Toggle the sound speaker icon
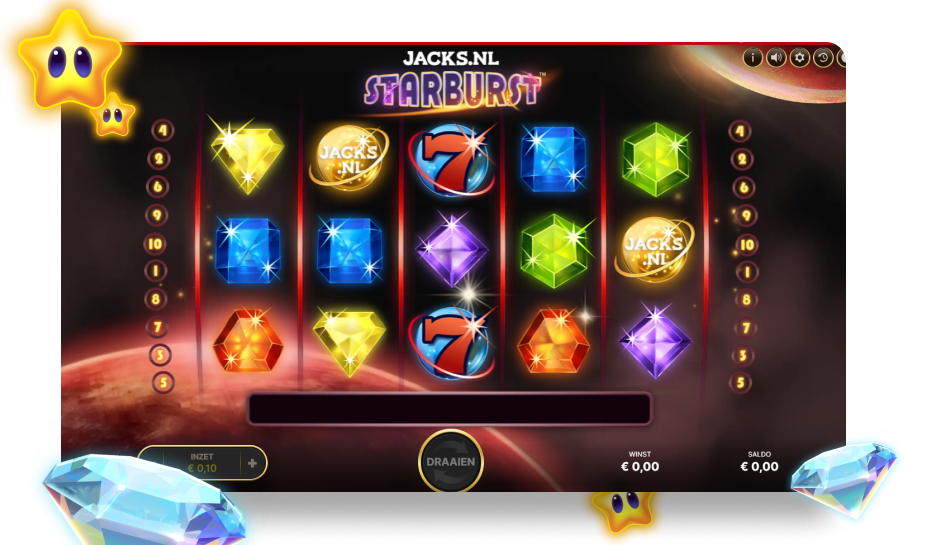 tap(775, 57)
